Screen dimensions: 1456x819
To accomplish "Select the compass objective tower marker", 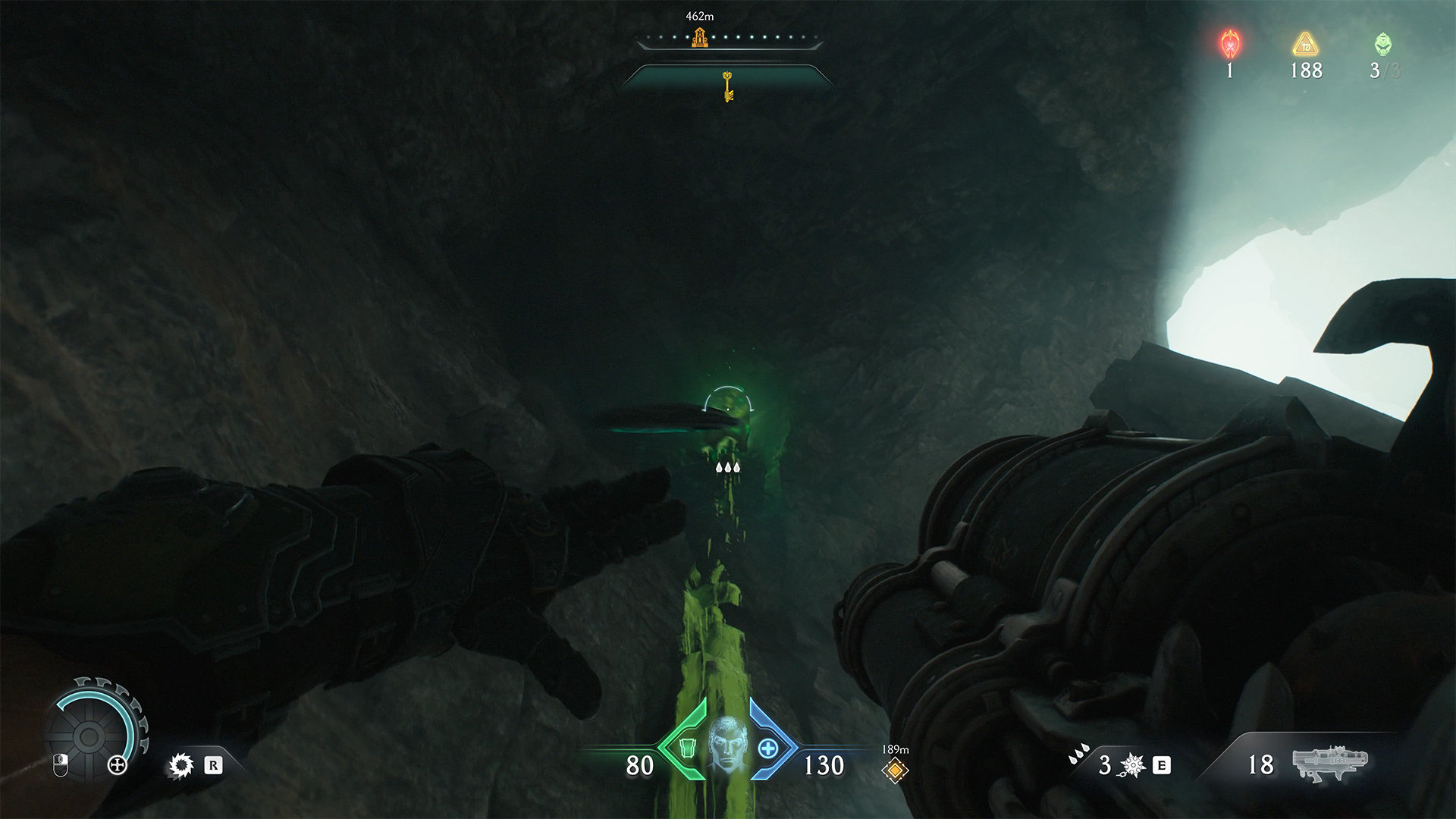I will [699, 37].
